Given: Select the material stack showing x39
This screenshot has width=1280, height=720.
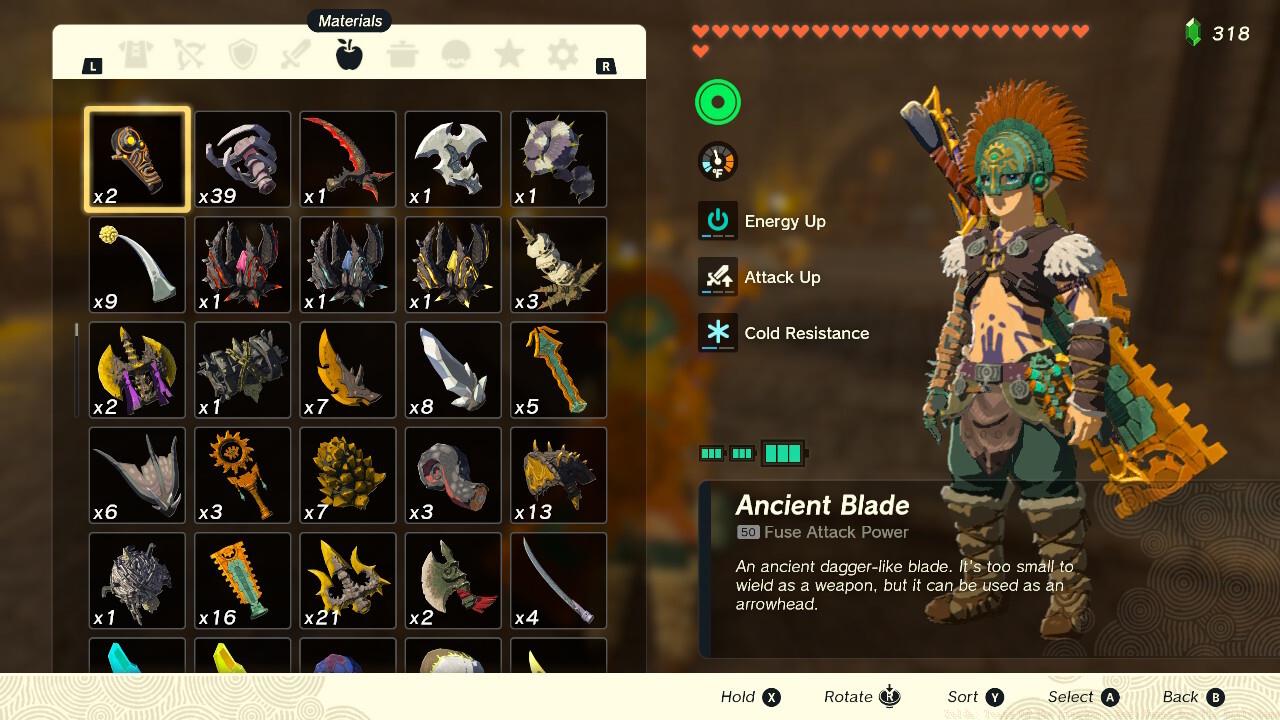Looking at the screenshot, I should coord(242,160).
